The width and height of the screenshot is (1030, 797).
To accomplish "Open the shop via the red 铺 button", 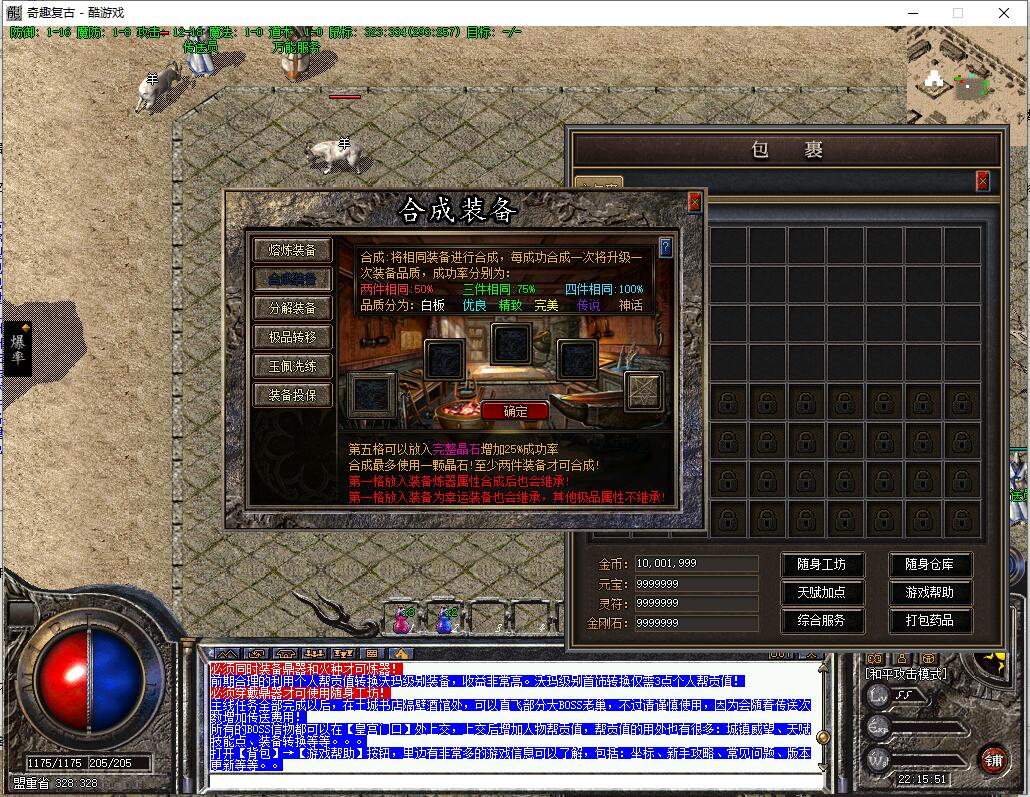I will [993, 759].
